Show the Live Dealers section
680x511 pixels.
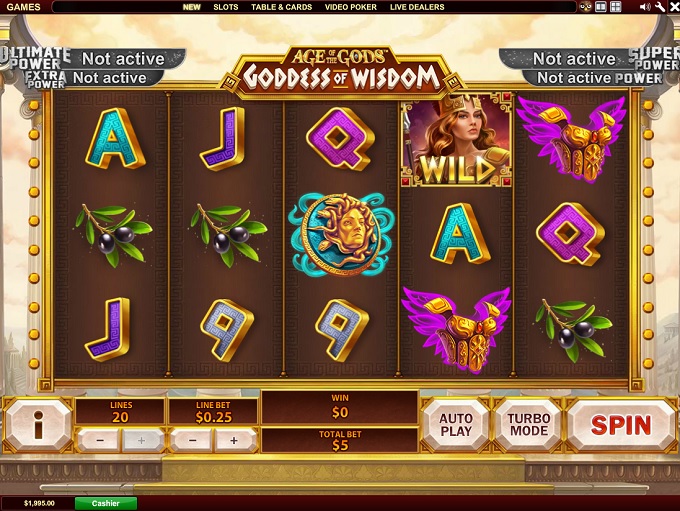point(417,7)
